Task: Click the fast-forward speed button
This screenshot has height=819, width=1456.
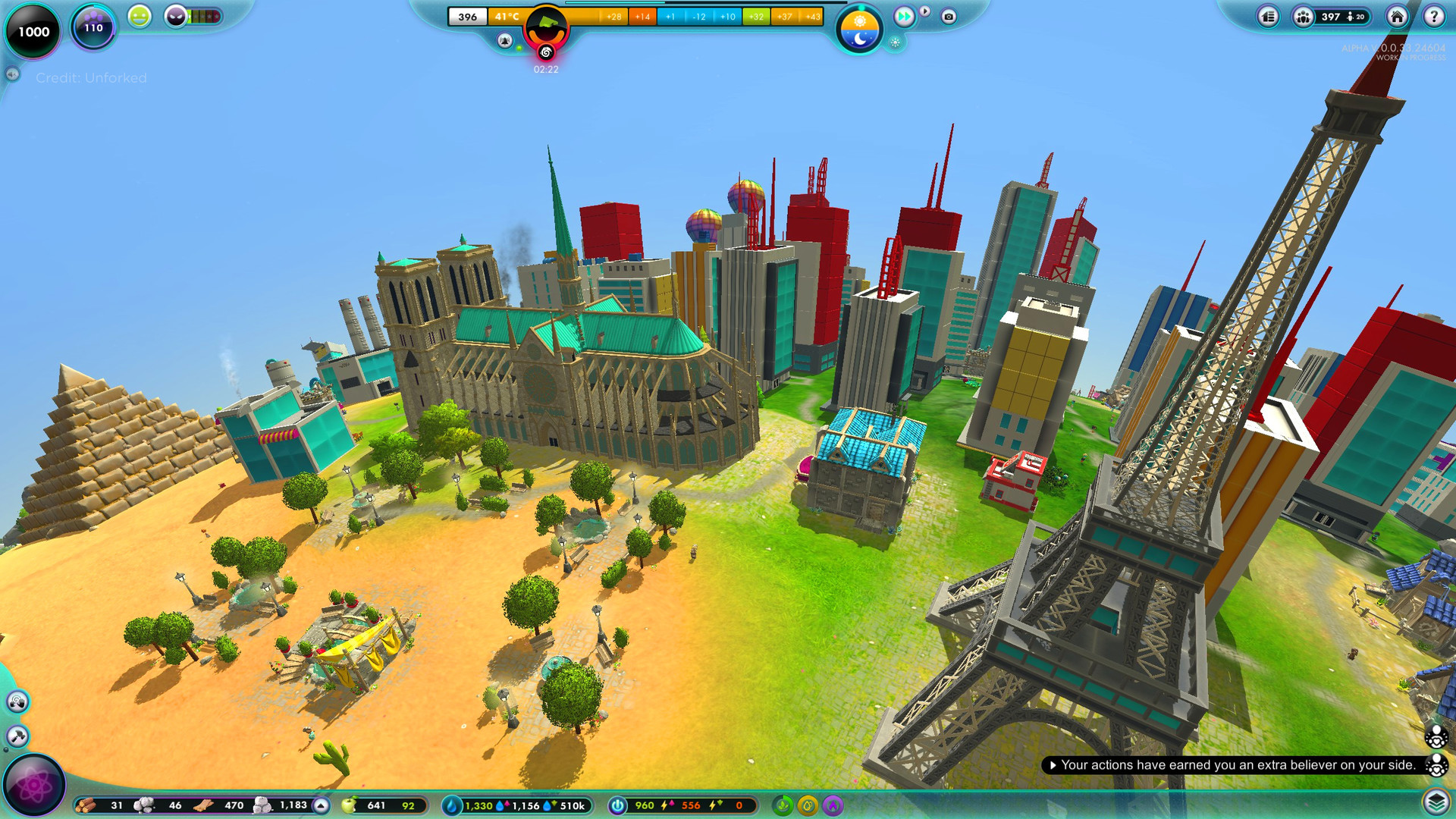Action: tap(903, 16)
